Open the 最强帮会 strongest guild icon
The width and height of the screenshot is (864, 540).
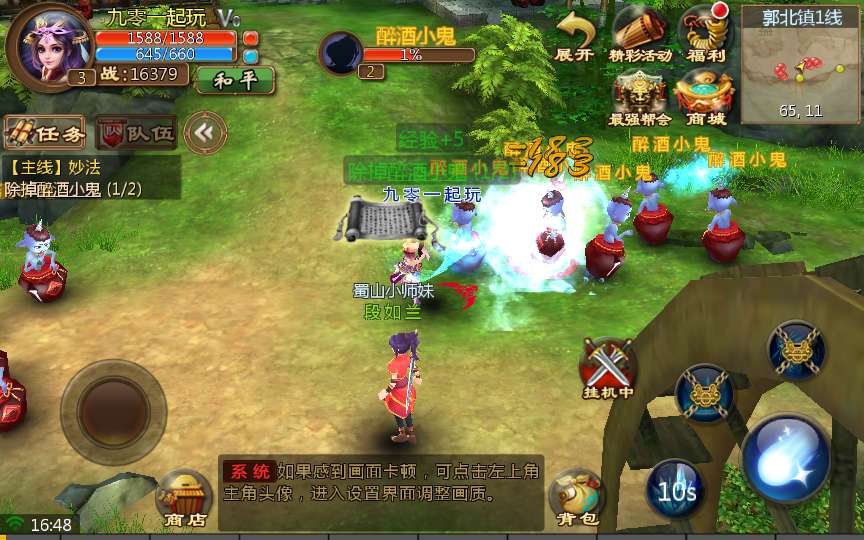640,97
